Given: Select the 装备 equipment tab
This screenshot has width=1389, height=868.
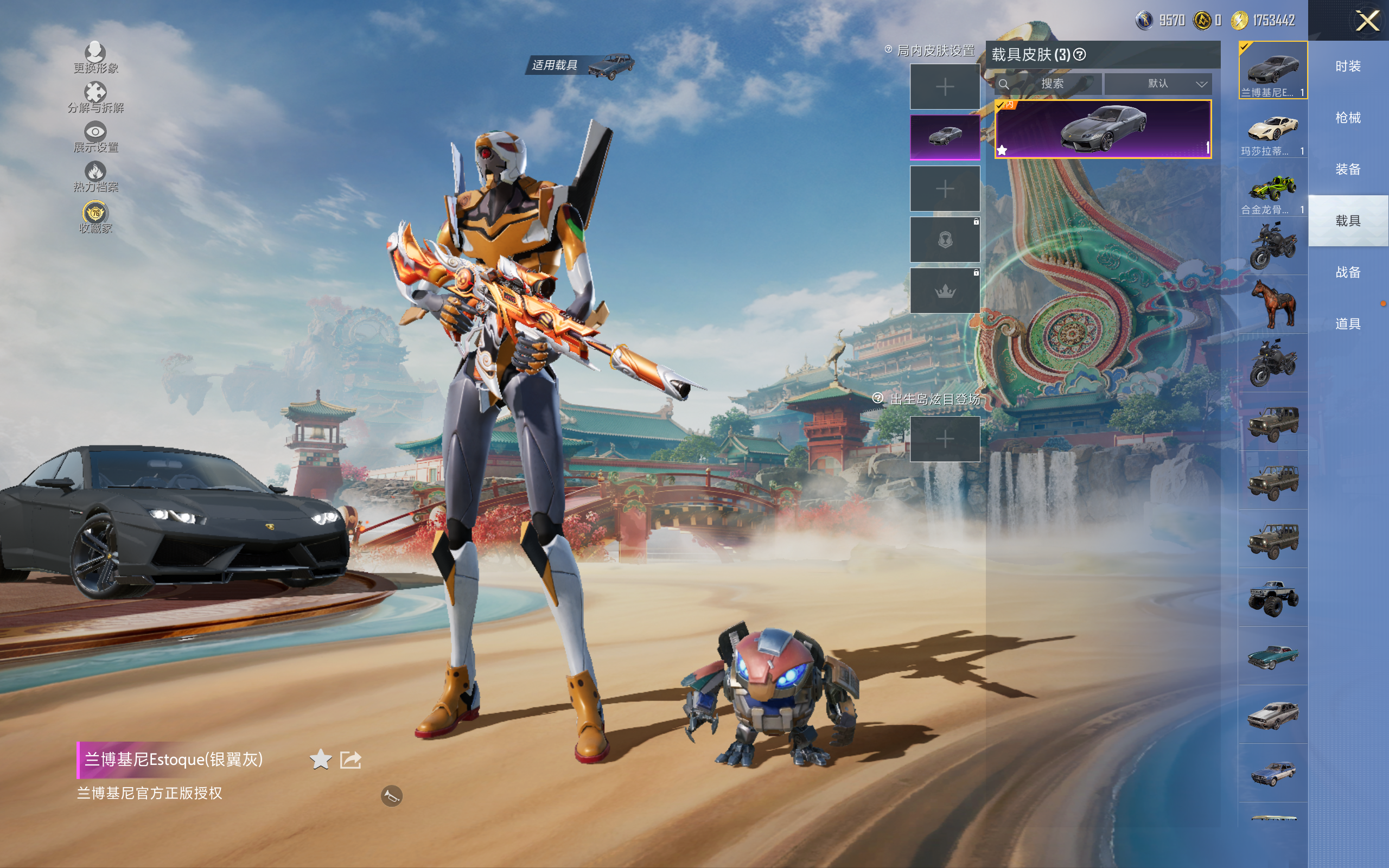Looking at the screenshot, I should coord(1348,169).
